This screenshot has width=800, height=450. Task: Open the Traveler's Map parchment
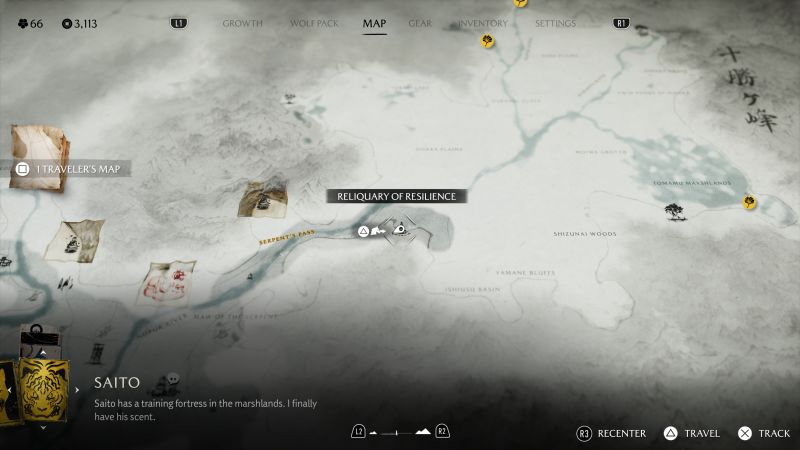(x=38, y=150)
